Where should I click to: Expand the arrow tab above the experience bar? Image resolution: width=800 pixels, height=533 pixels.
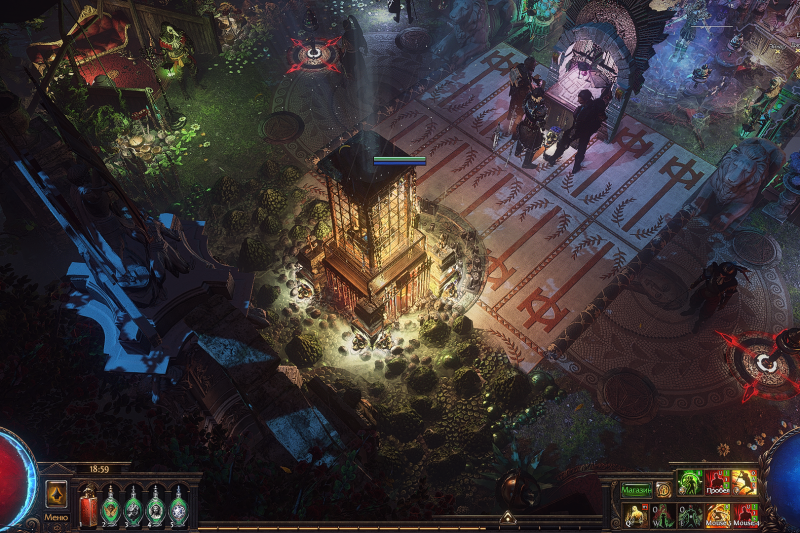pyautogui.click(x=507, y=518)
